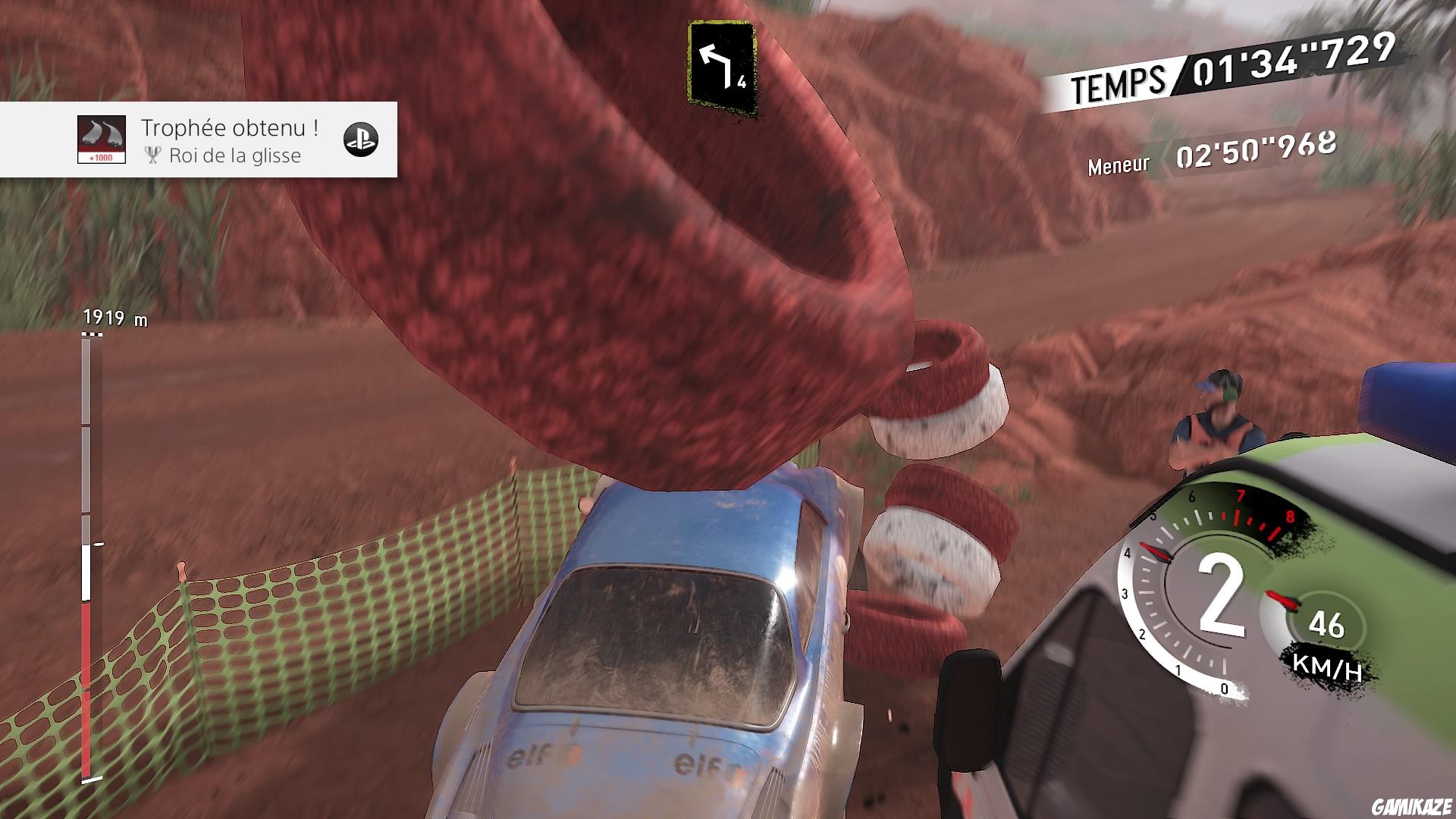The image size is (1456, 819).
Task: Select the PlayStation logo in the trophy banner
Action: (363, 141)
